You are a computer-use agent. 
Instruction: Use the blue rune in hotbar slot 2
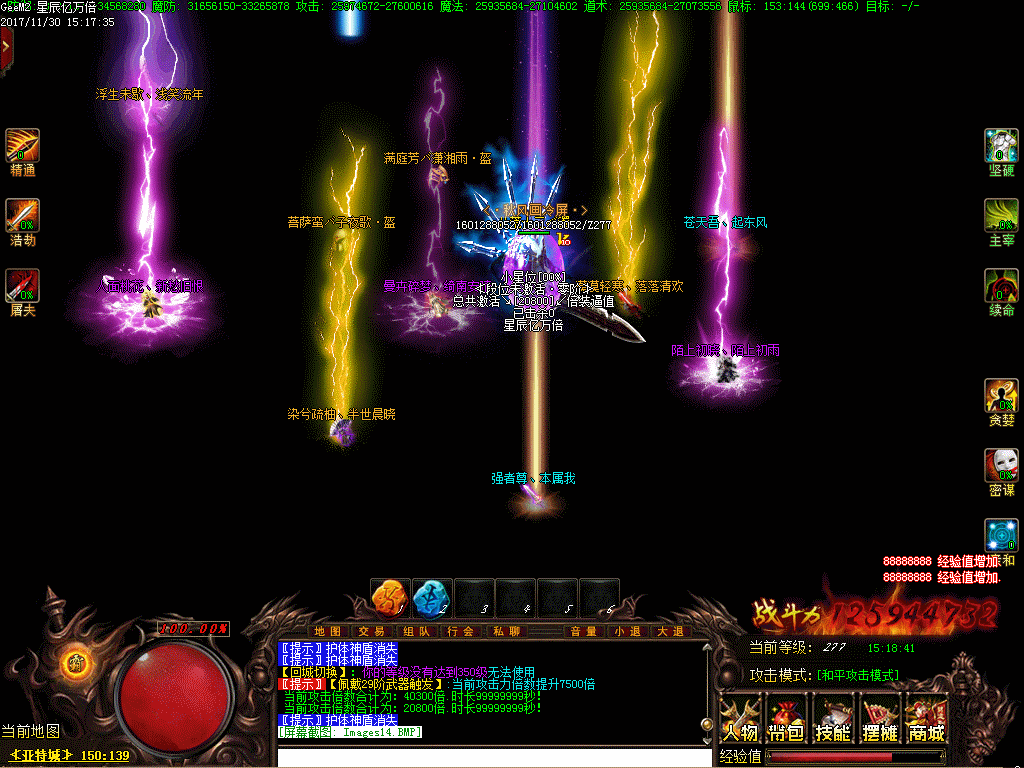pos(430,597)
